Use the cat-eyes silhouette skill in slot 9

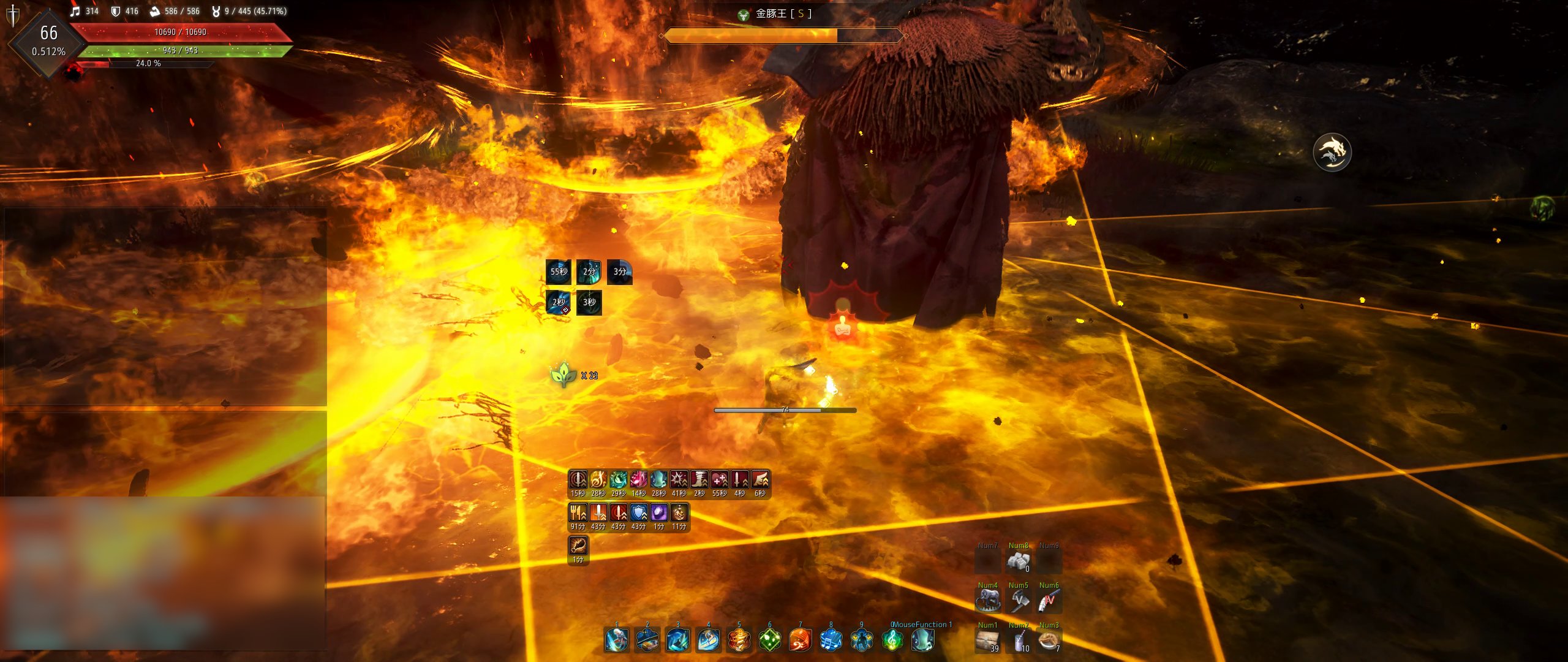click(x=861, y=640)
